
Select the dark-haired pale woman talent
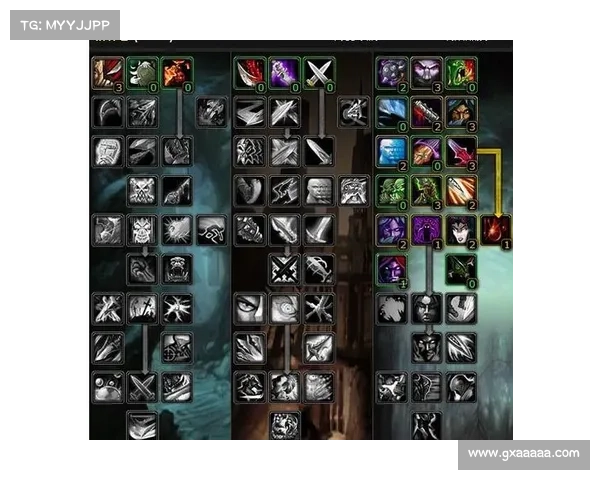point(461,229)
